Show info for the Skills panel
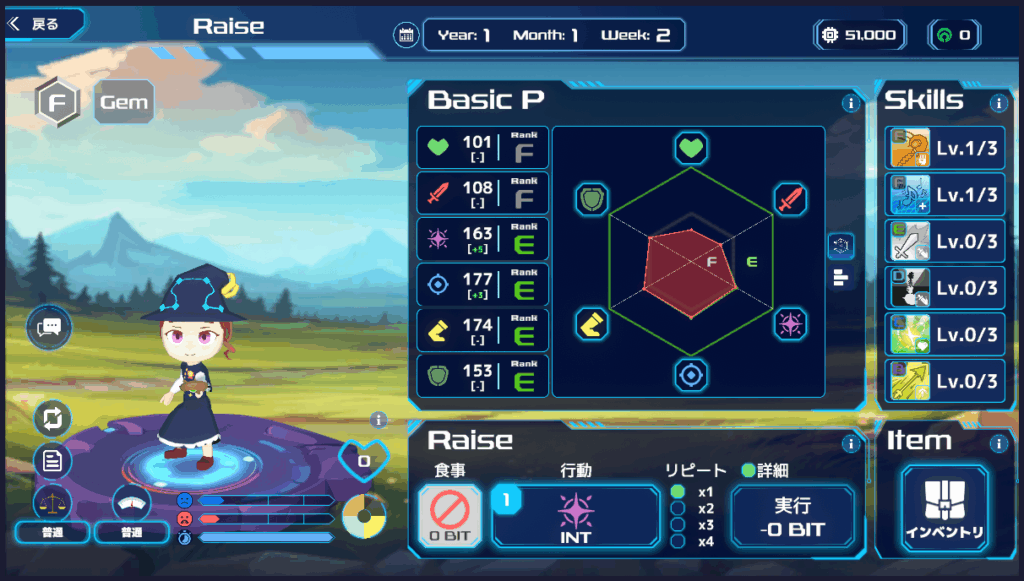 [x=998, y=103]
